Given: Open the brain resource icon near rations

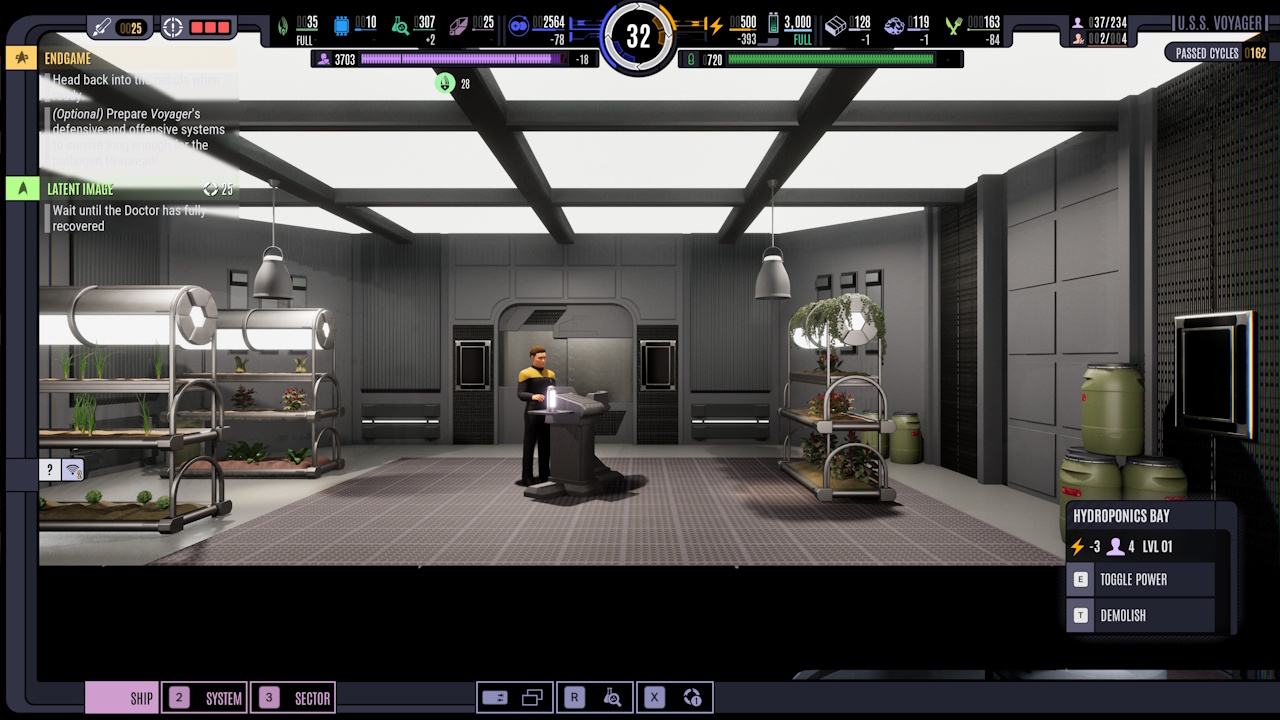Looking at the screenshot, I should [894, 28].
